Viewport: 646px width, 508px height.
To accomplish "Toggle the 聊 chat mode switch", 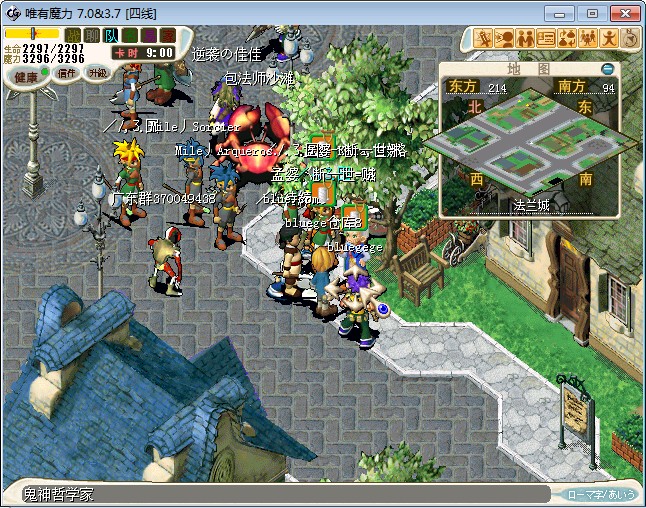I will (92, 36).
